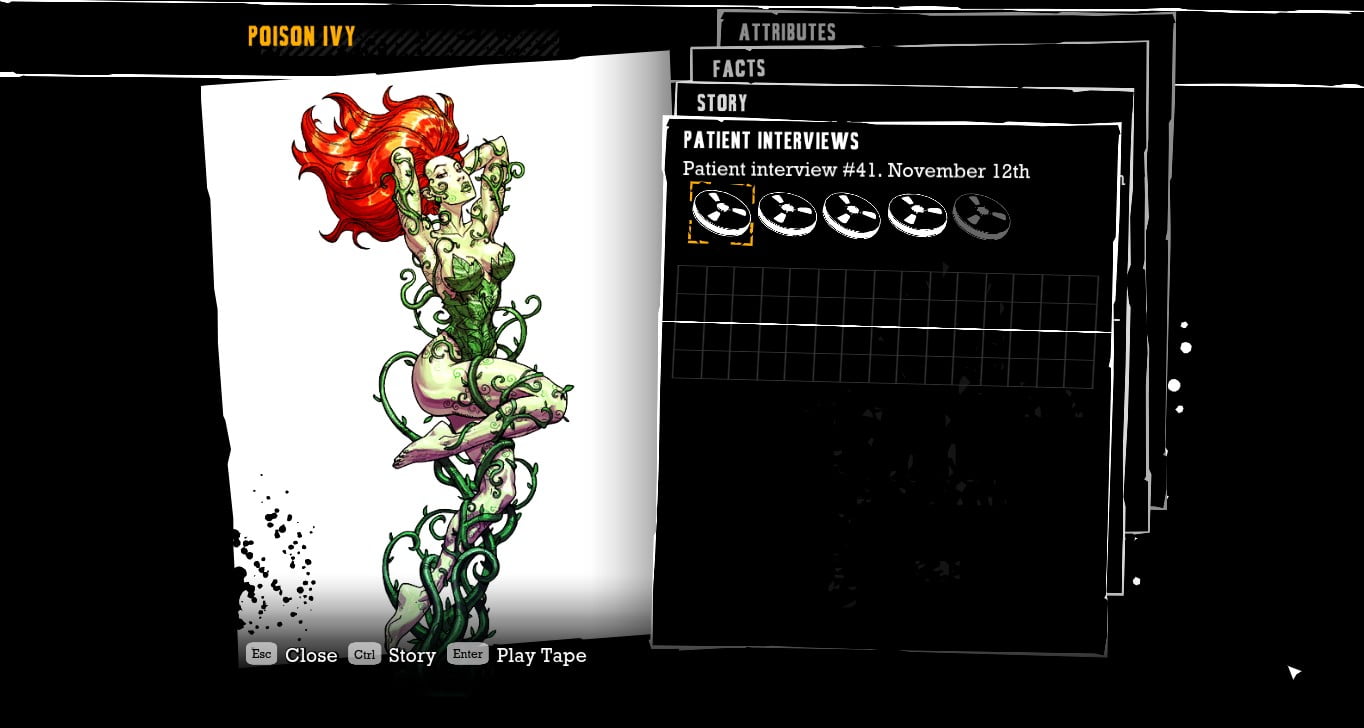The width and height of the screenshot is (1364, 728).
Task: Open the Facts tab
Action: point(738,68)
